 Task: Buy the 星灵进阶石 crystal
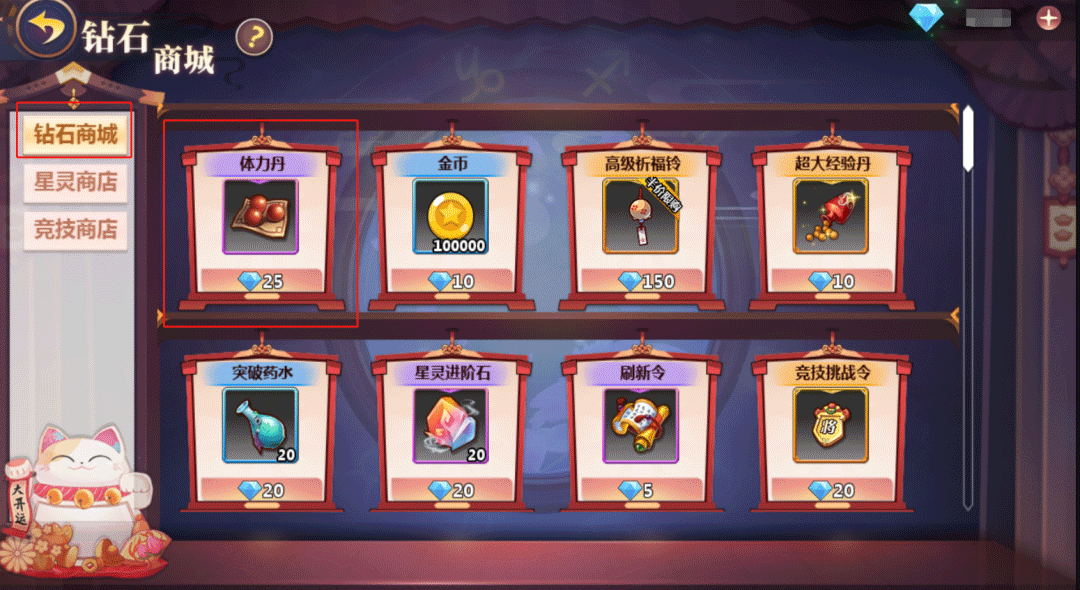click(450, 427)
